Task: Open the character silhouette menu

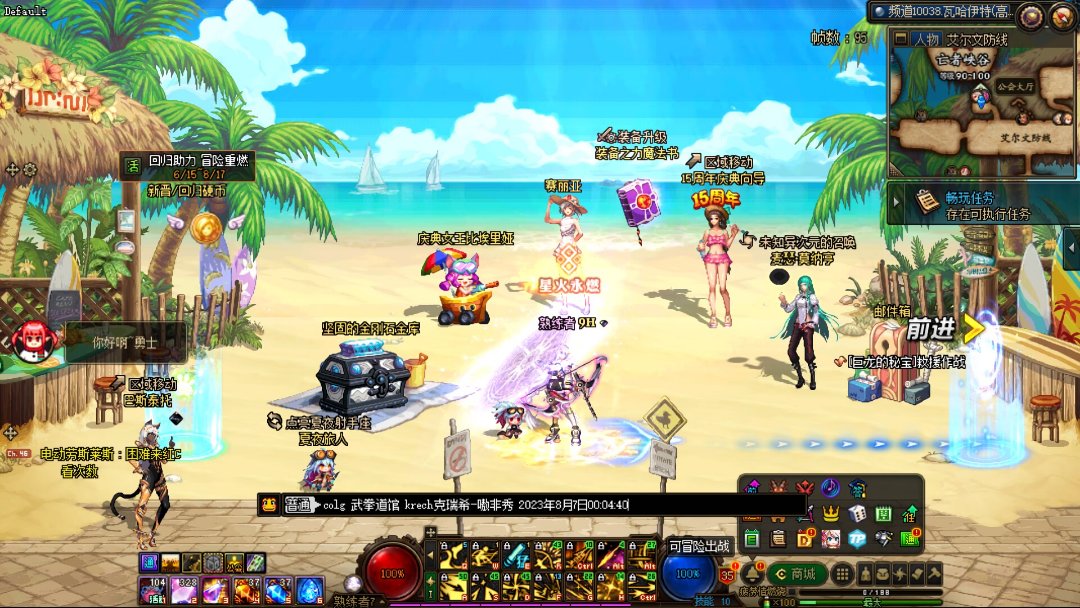Action: pyautogui.click(x=866, y=574)
